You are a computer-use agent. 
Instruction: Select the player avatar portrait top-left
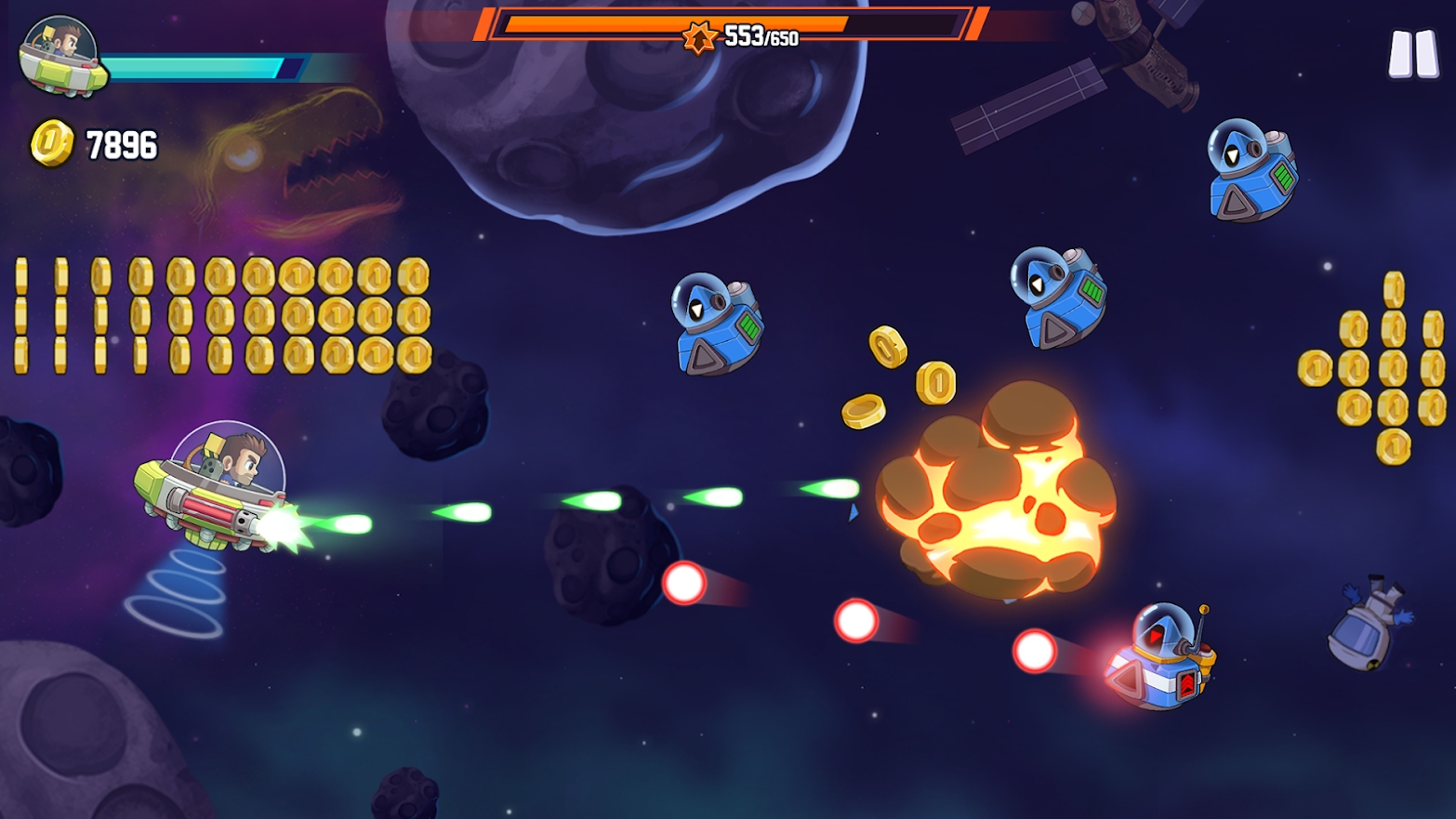coord(58,56)
